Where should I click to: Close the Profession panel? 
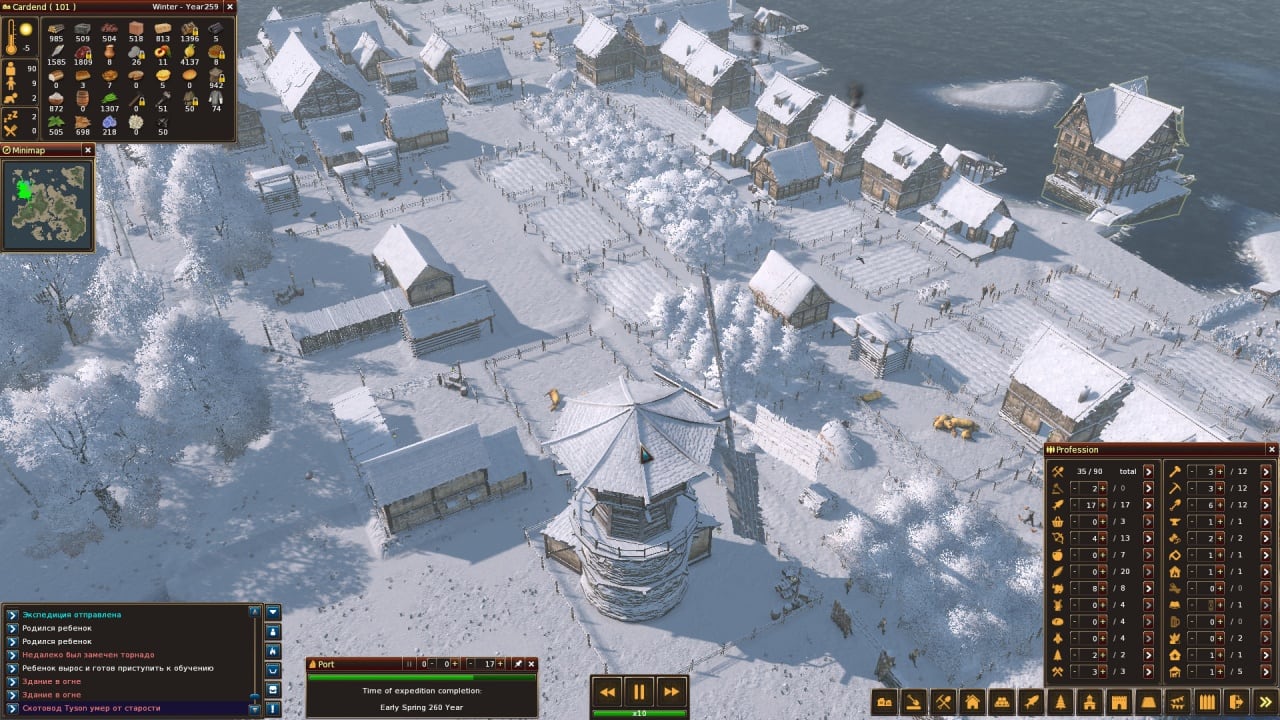[1272, 450]
